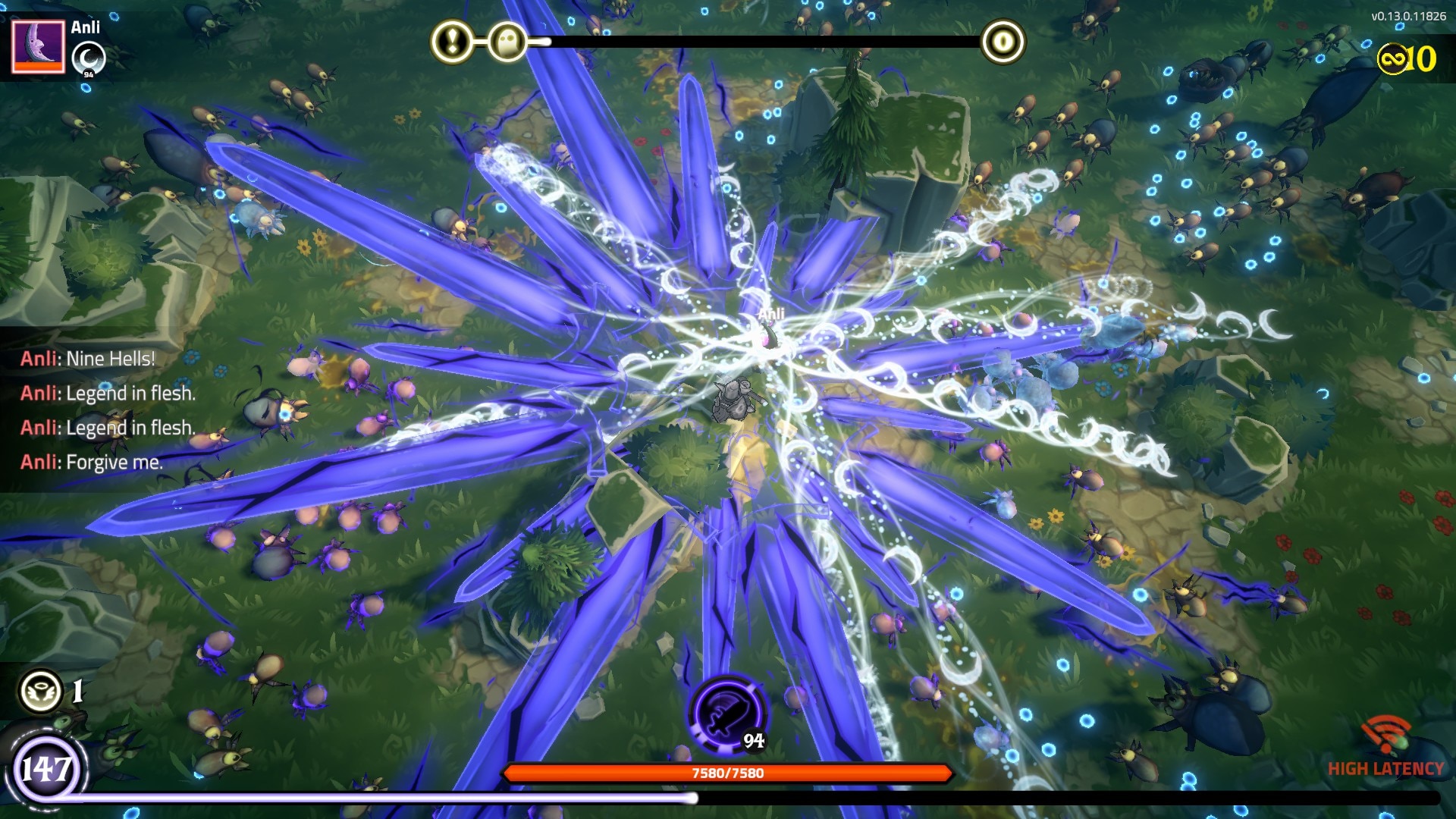Click the yellow infinity currency icon
The image size is (1456, 819).
pos(1392,58)
